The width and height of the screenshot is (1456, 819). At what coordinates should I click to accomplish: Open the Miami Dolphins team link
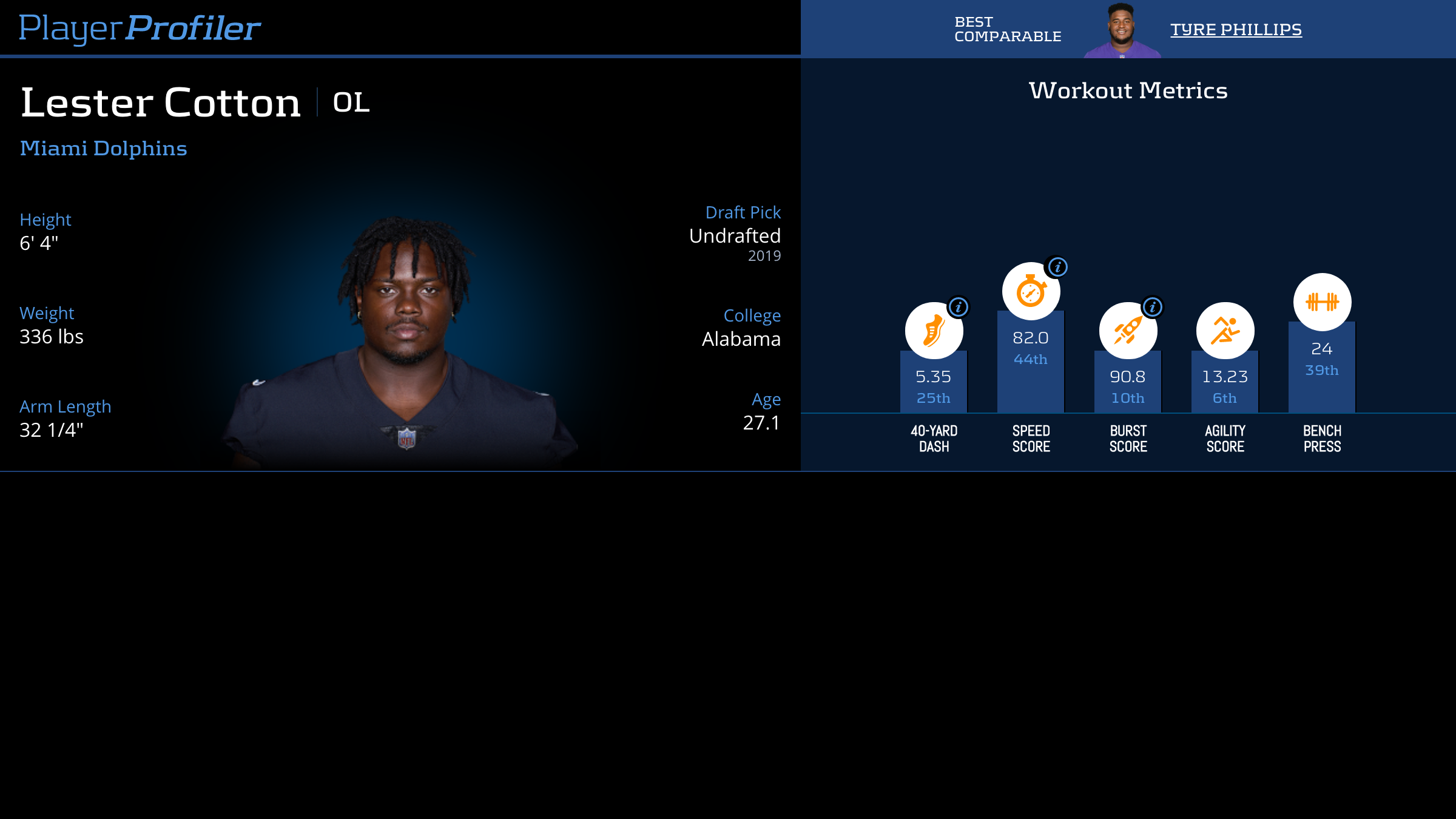coord(103,148)
